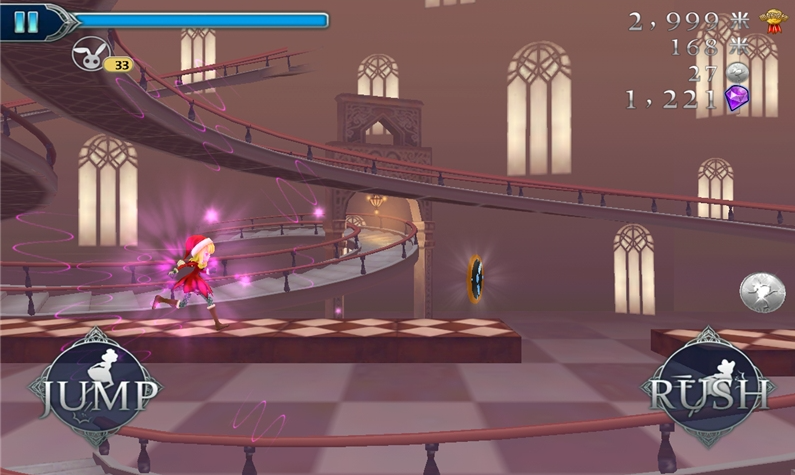Pause the game
The height and width of the screenshot is (475, 795).
click(x=27, y=21)
